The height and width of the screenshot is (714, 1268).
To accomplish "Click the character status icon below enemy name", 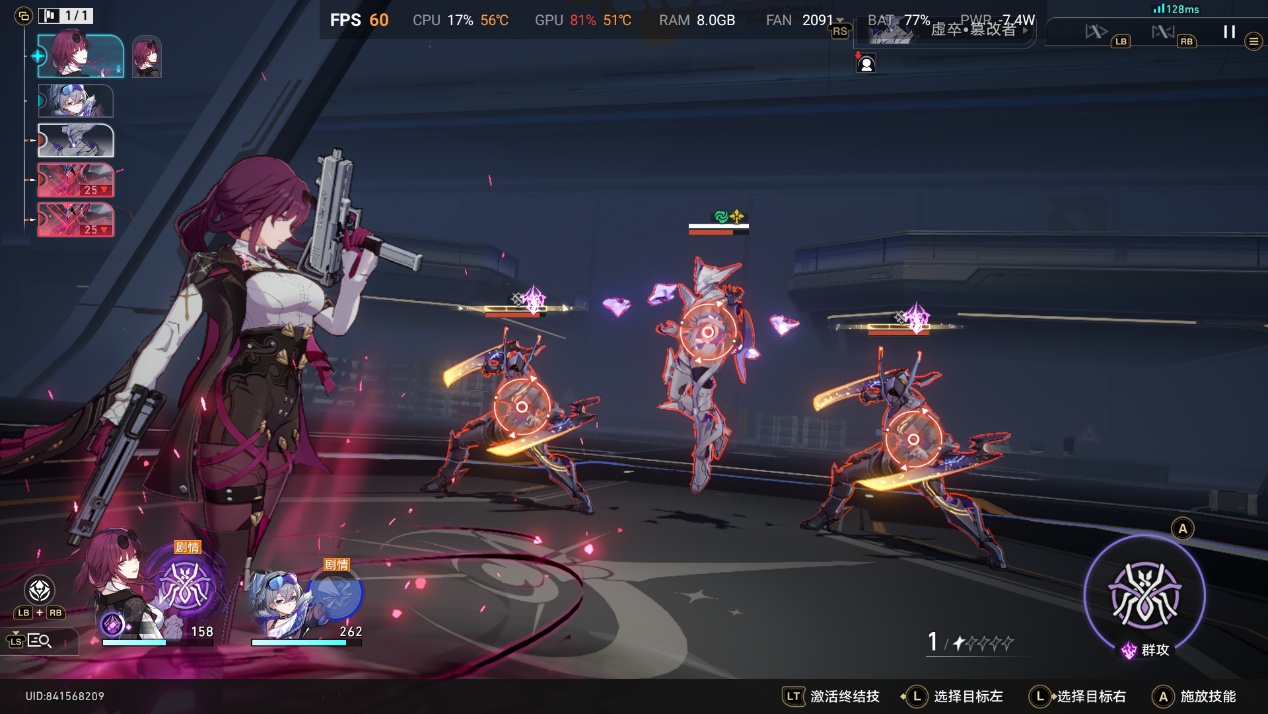I will [866, 64].
